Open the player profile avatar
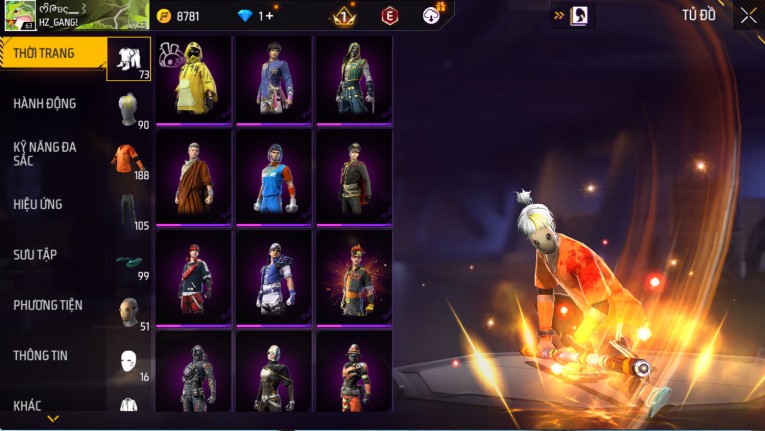Screen dimensions: 765x431 pyautogui.click(x=20, y=15)
